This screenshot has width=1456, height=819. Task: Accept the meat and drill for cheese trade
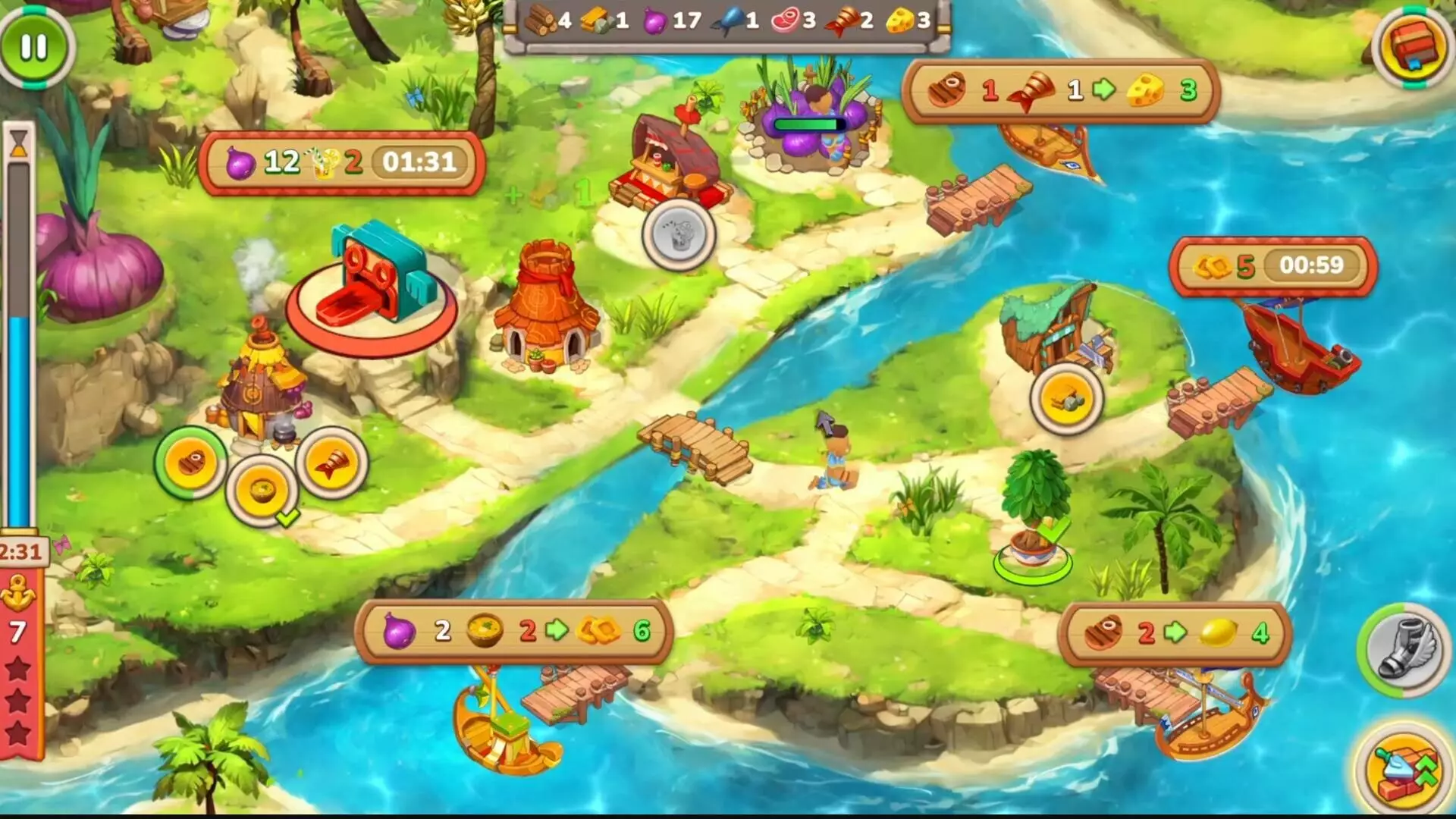1062,93
